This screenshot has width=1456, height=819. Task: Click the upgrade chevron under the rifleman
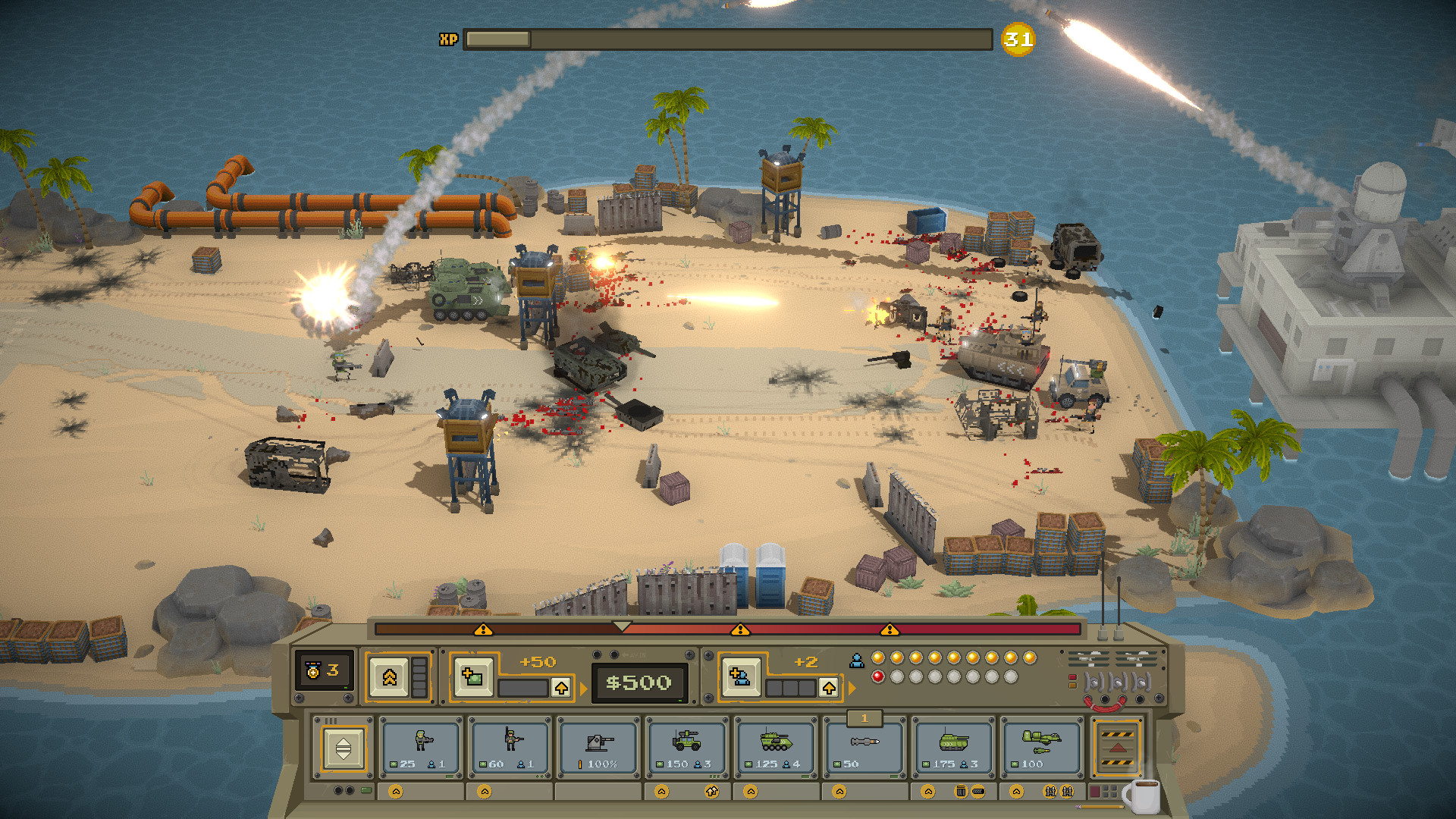tap(396, 792)
